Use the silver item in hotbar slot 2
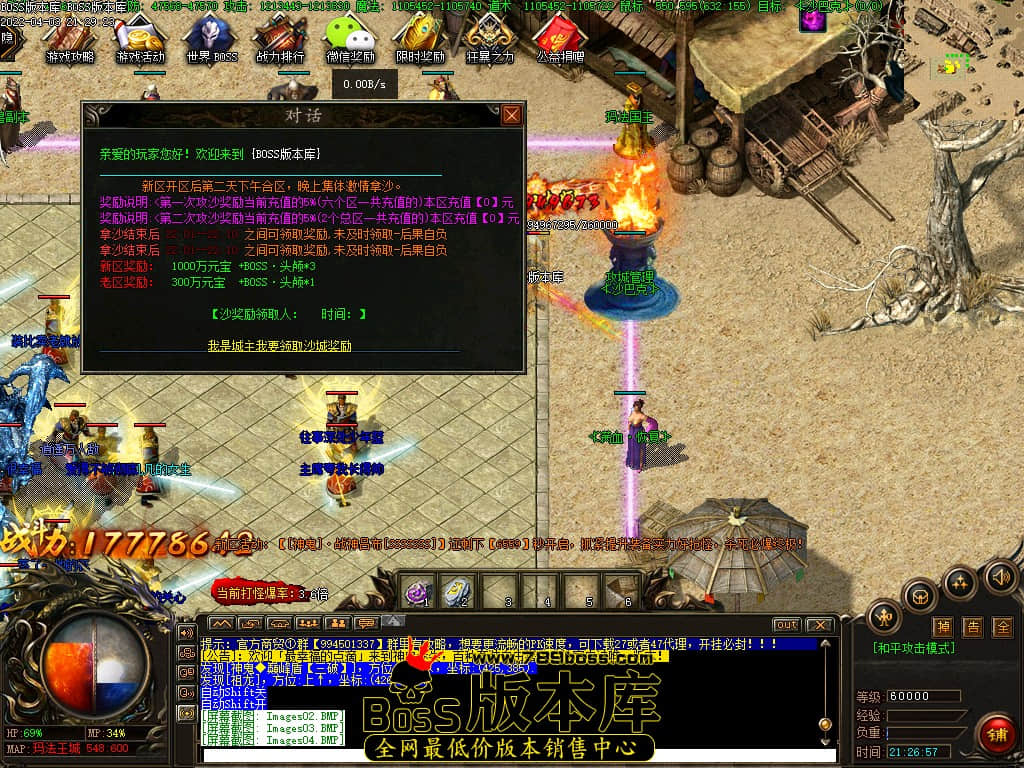 pos(457,591)
